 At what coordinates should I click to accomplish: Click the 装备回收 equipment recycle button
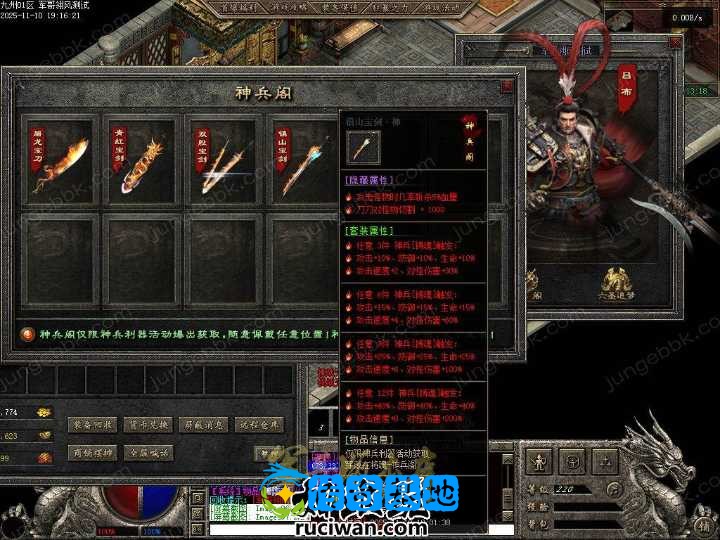click(93, 423)
